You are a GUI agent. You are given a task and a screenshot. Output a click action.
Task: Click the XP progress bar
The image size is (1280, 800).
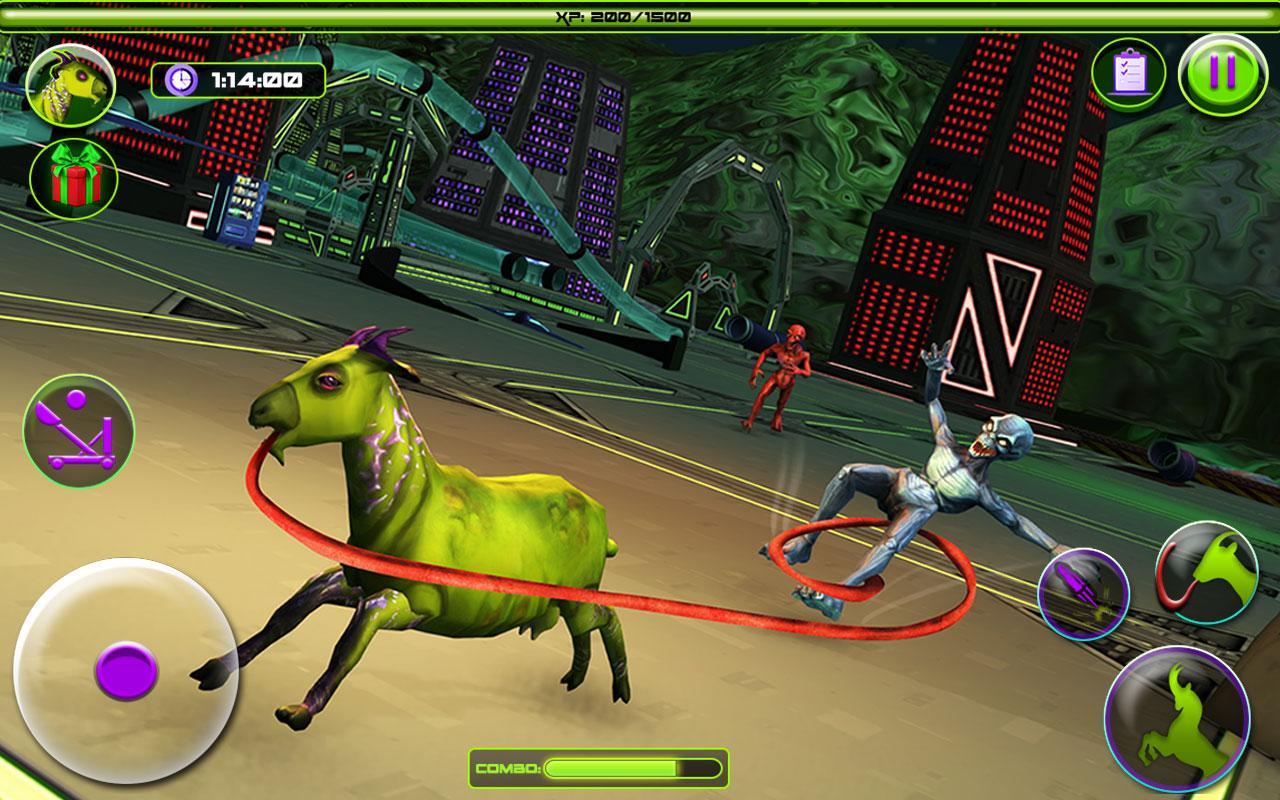640,15
